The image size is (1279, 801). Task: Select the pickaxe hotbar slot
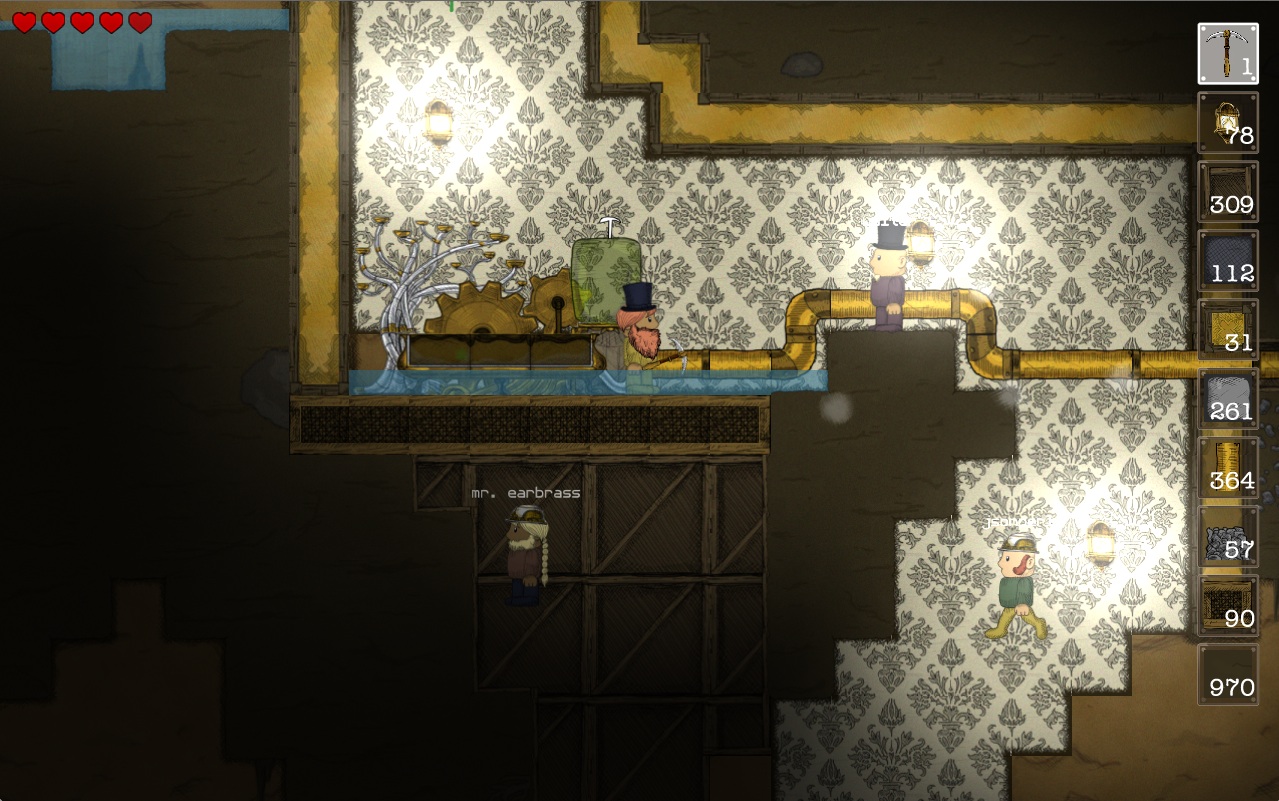coord(1228,54)
